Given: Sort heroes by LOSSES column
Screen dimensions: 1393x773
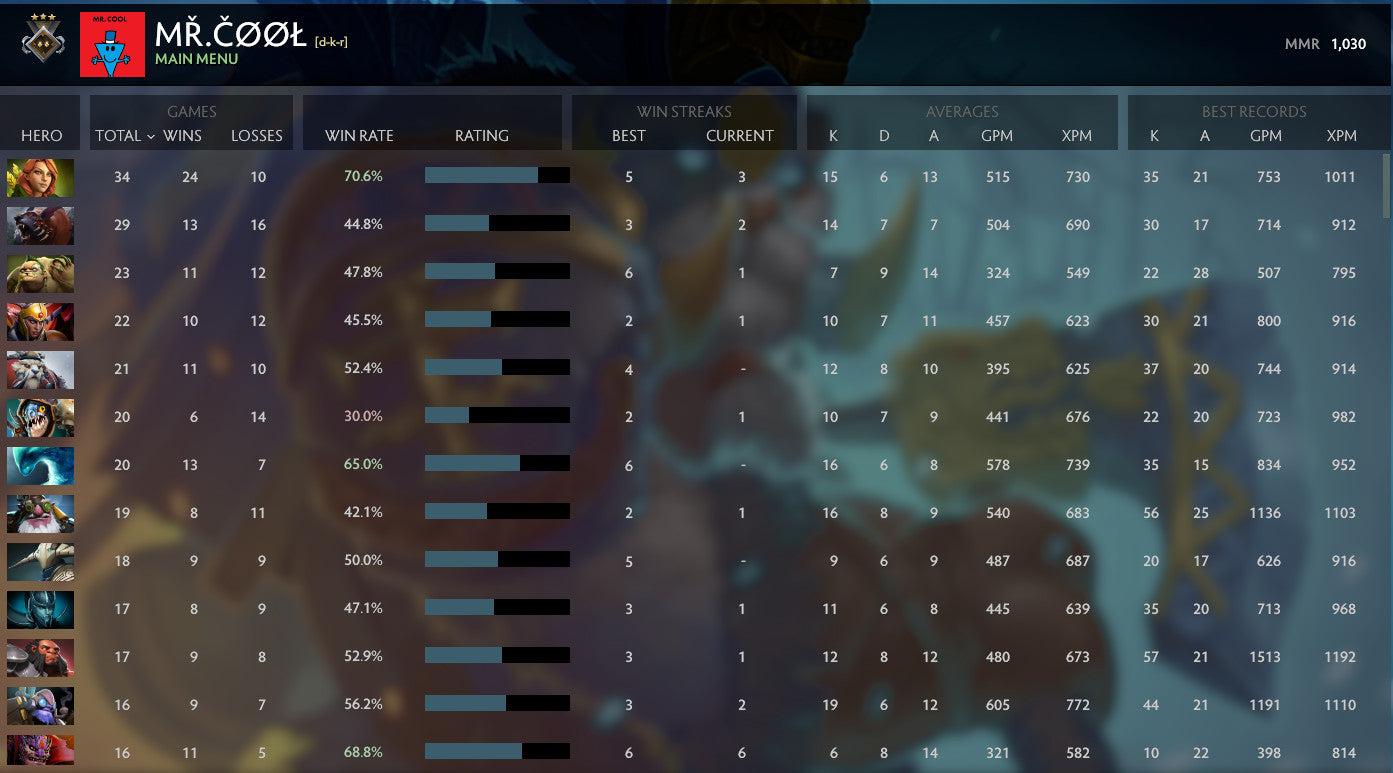Looking at the screenshot, I should pyautogui.click(x=257, y=136).
